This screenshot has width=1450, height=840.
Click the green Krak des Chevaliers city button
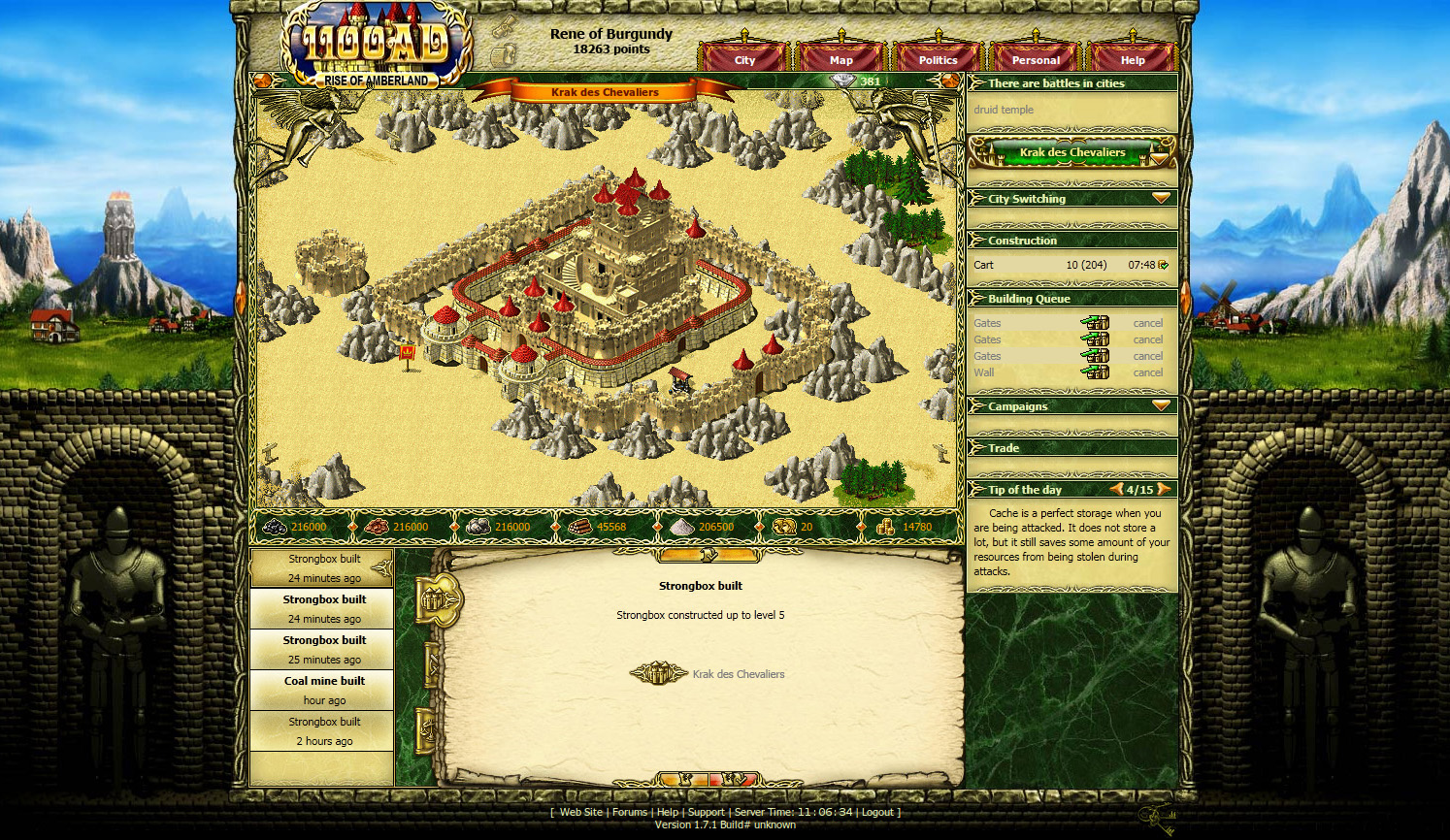1071,152
